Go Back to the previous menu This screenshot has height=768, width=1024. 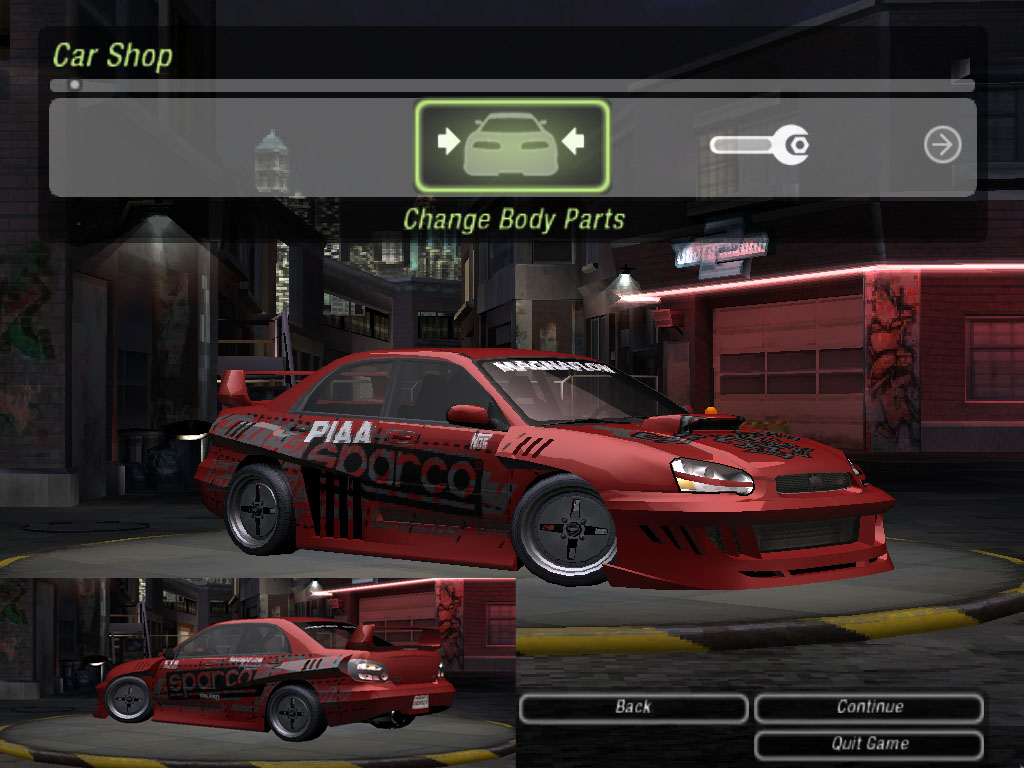633,708
